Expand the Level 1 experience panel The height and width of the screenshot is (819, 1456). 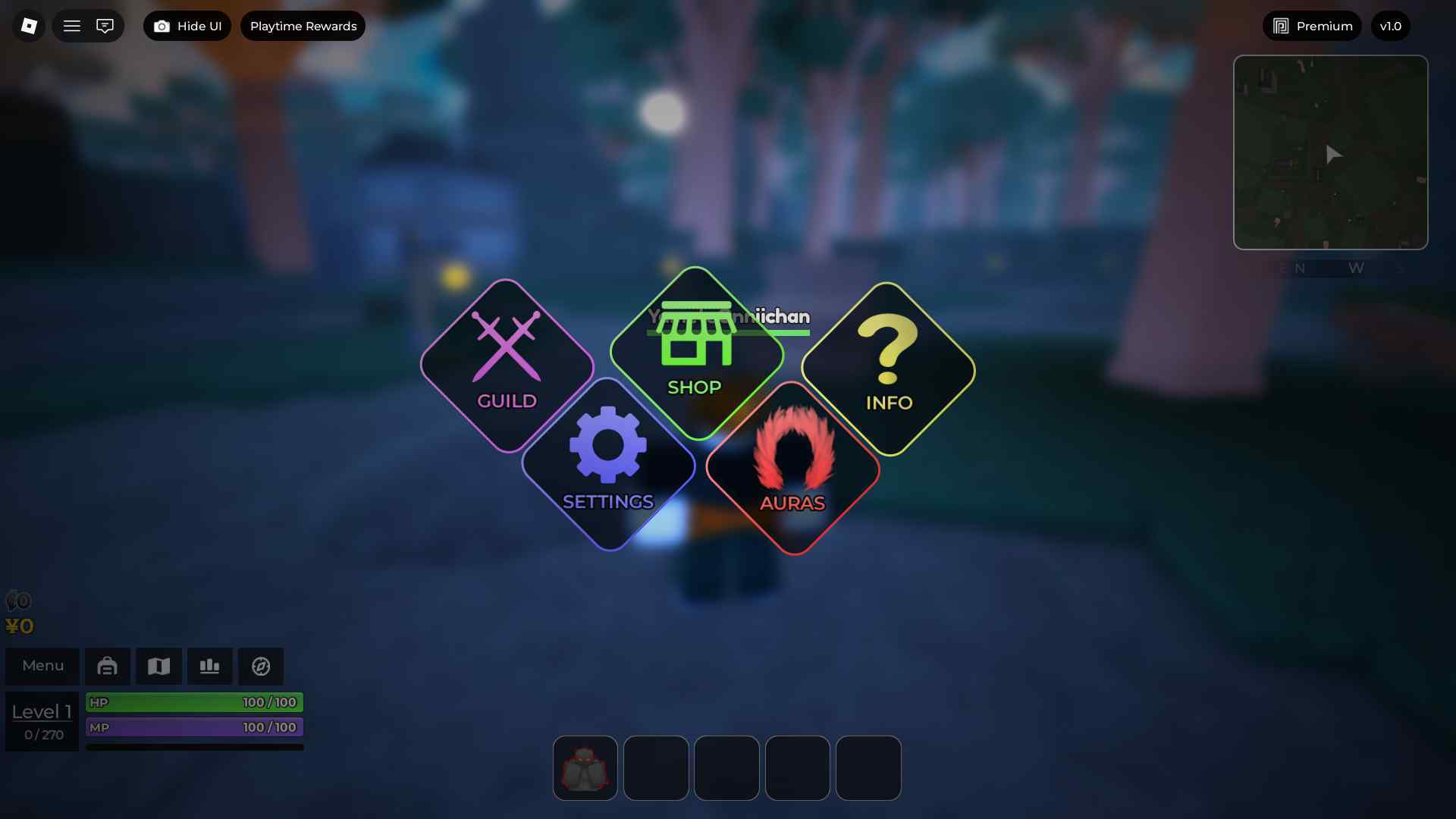tap(42, 720)
